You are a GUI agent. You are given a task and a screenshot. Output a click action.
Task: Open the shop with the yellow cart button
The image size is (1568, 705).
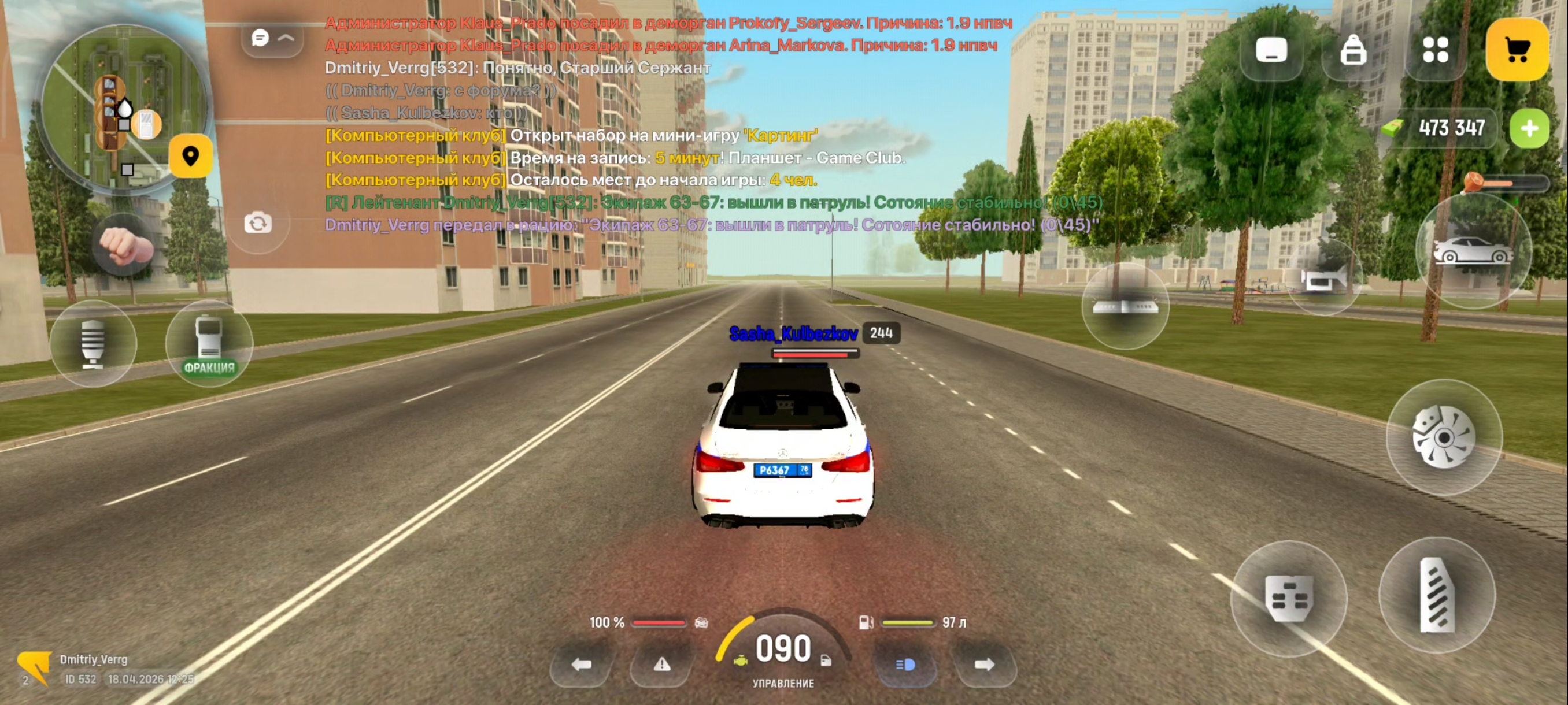point(1517,50)
